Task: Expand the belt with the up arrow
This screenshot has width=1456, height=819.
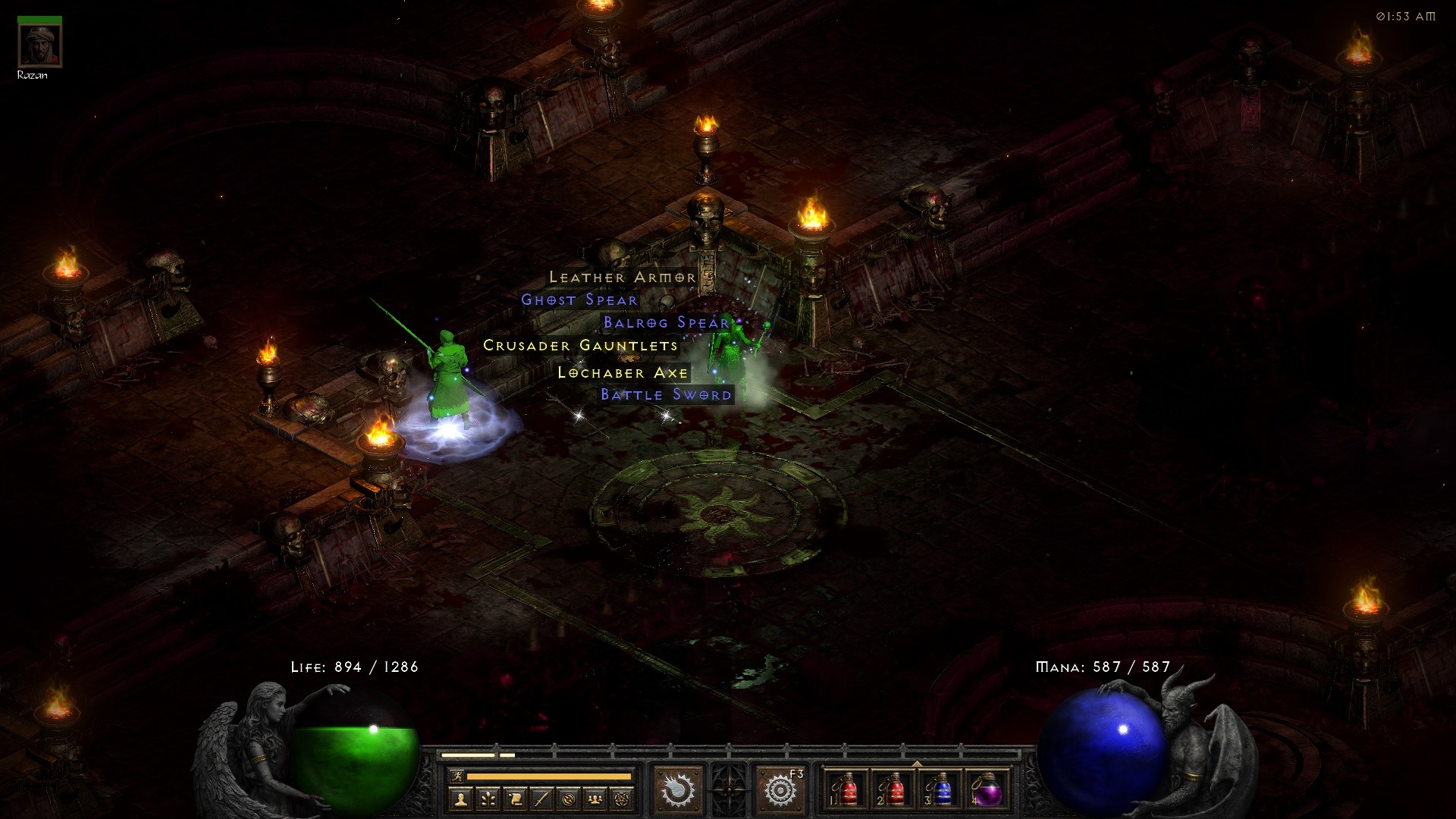Action: tap(917, 764)
